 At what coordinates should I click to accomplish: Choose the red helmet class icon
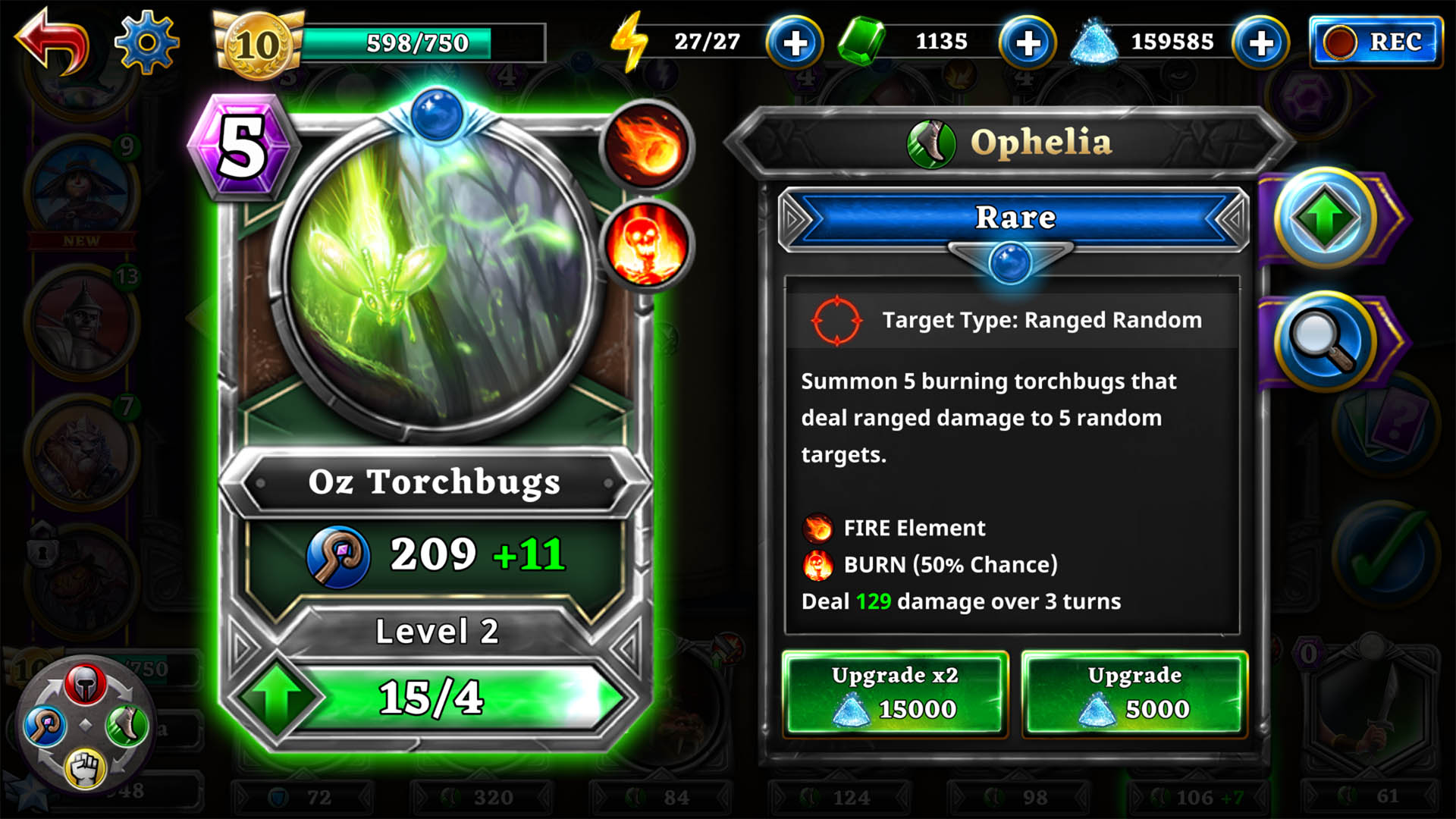coord(85,683)
